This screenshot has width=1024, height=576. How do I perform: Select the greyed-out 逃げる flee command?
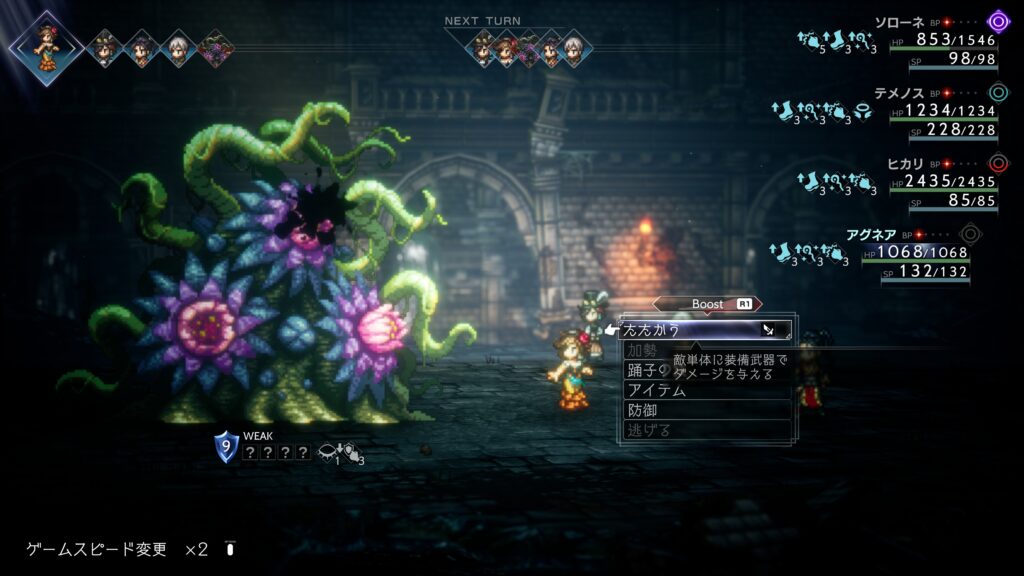click(x=650, y=430)
